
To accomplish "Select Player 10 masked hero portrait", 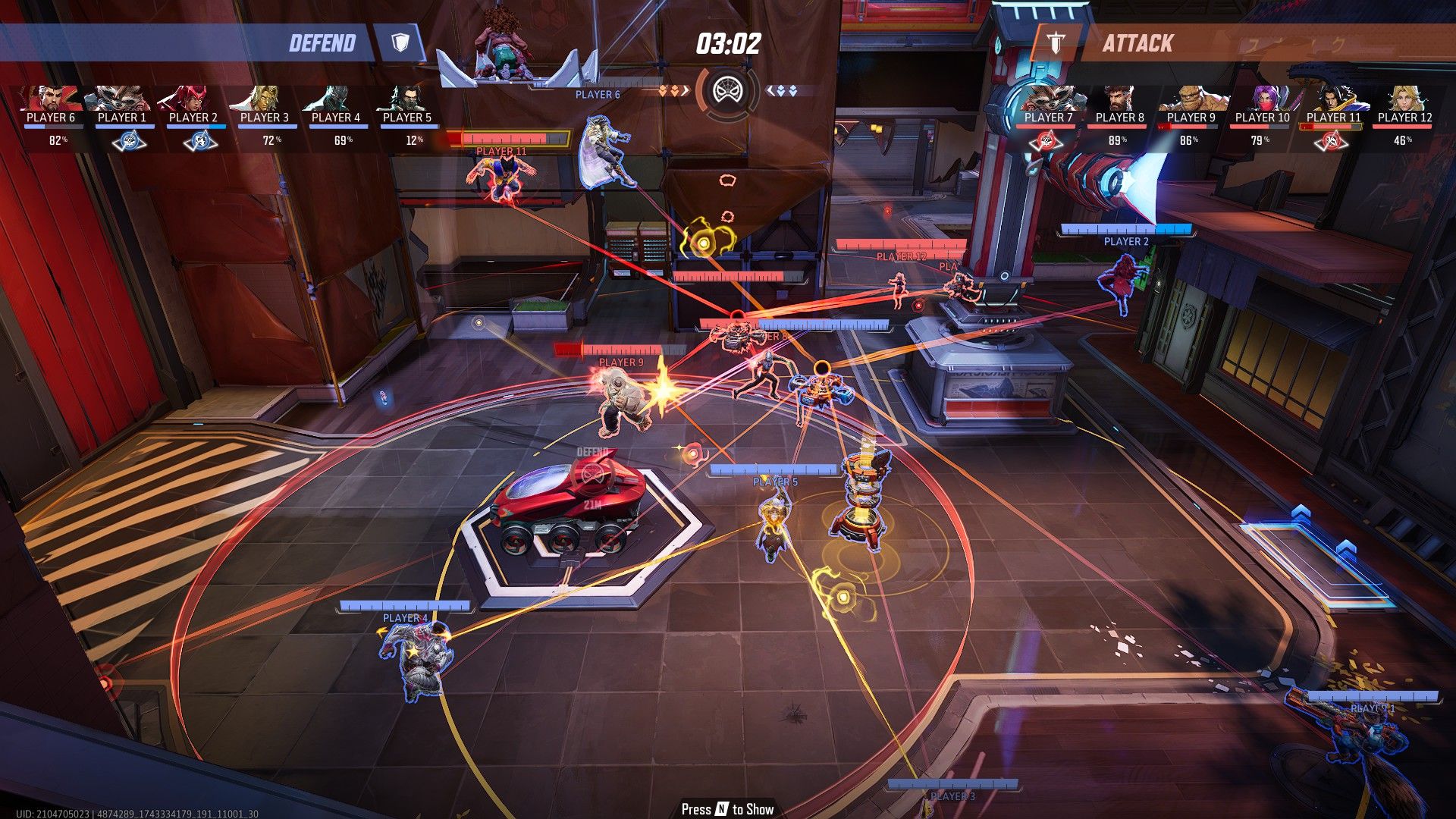I will 1263,99.
